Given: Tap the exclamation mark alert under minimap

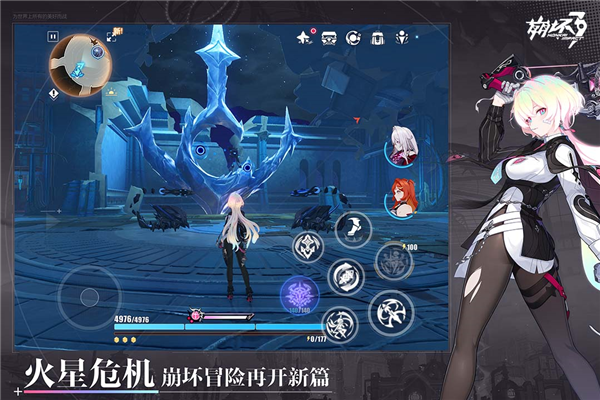Looking at the screenshot, I should pos(53,92).
